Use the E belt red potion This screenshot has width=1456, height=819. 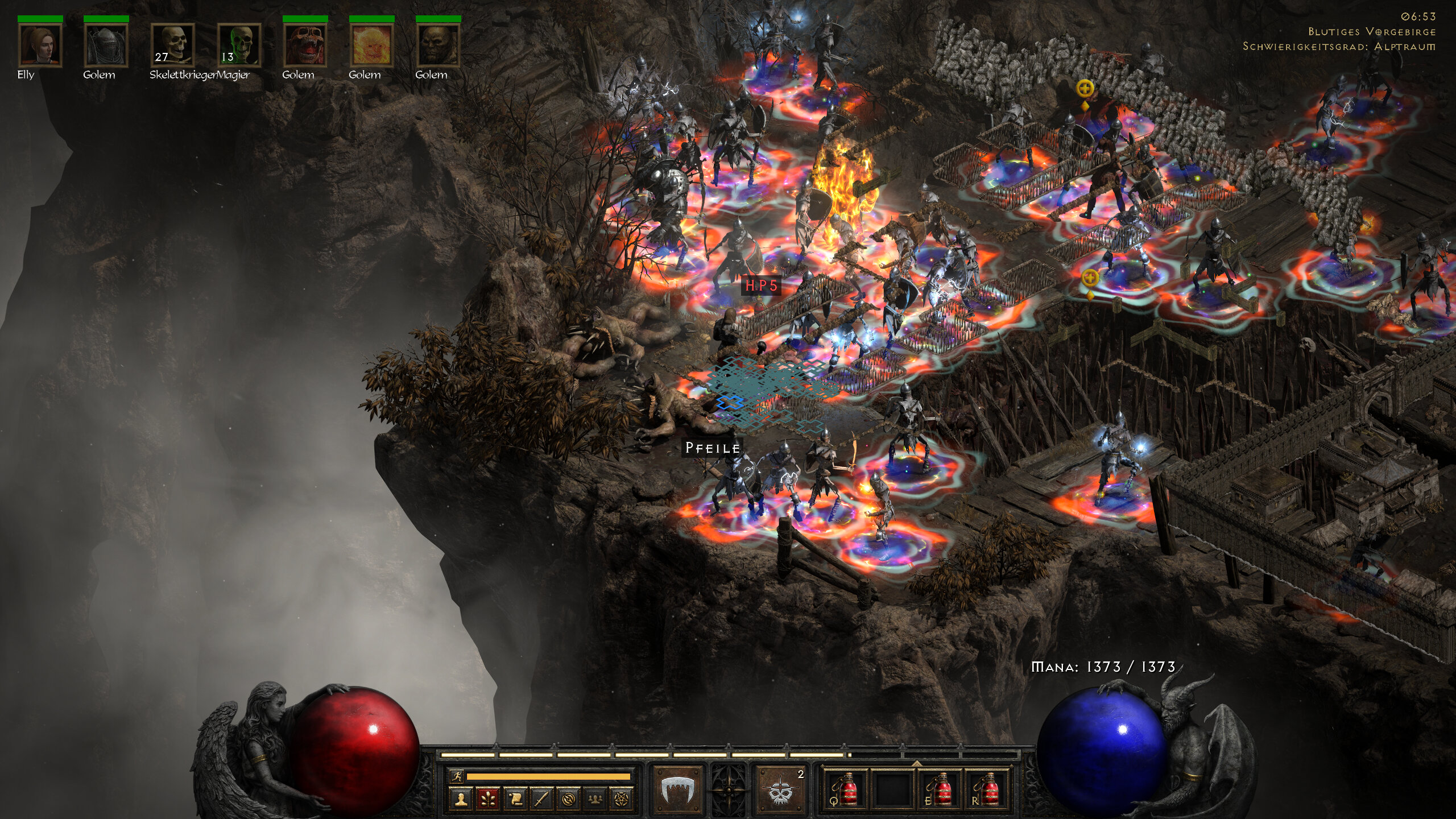(940, 789)
